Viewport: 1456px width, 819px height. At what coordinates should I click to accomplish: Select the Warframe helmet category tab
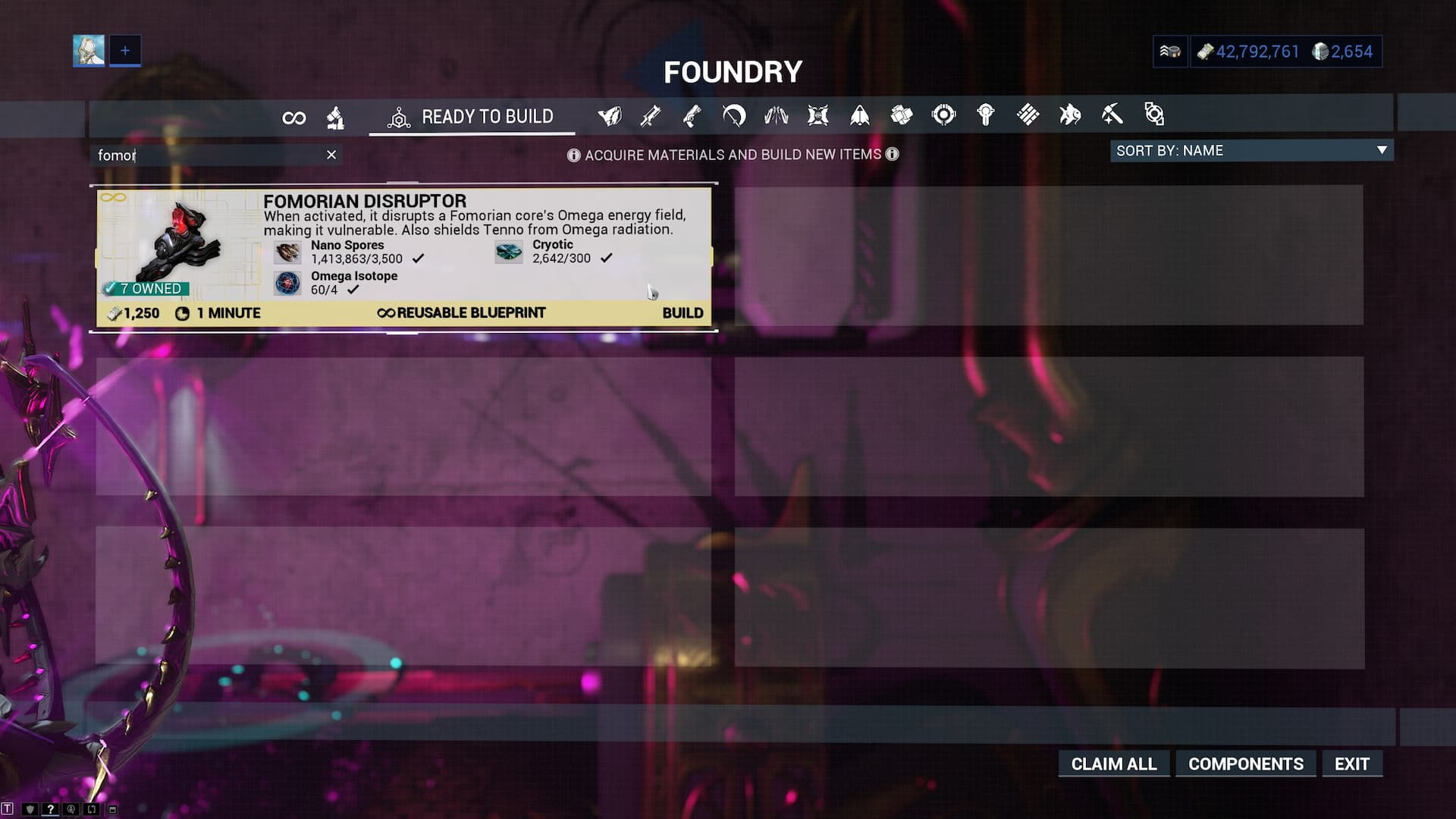pyautogui.click(x=609, y=116)
